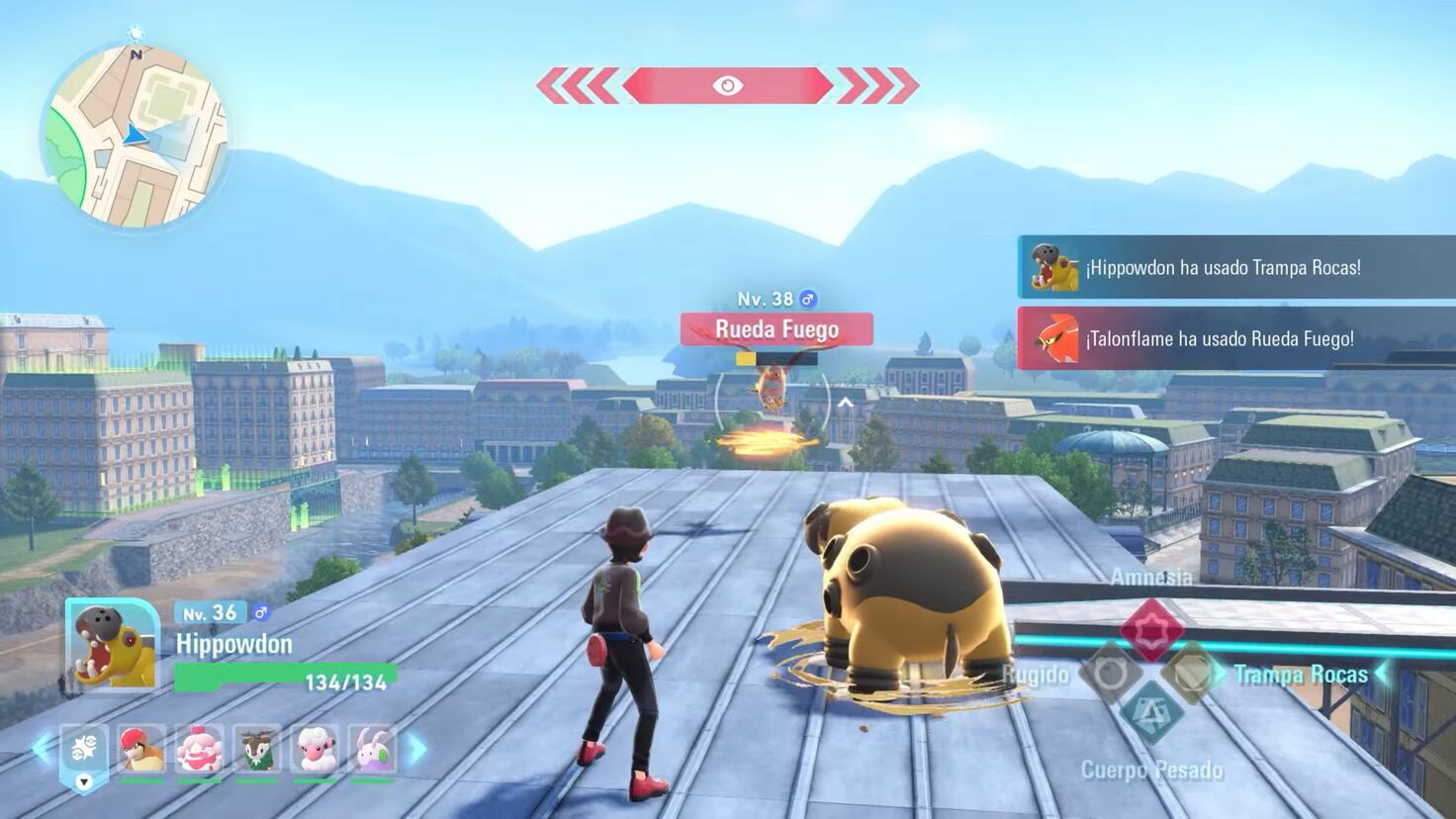Click the male gender symbol beside Nv. 38
The height and width of the screenshot is (819, 1456).
pos(808,298)
